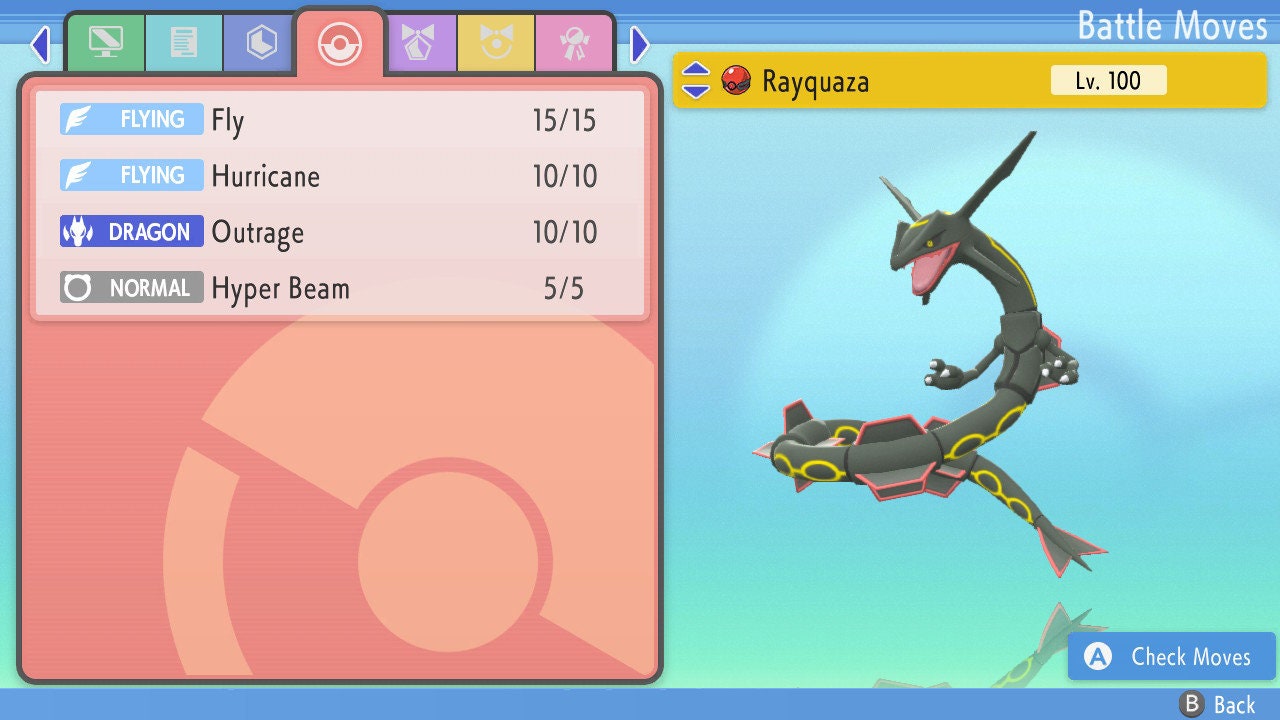
Task: Click the Check Moves button
Action: pos(1172,656)
